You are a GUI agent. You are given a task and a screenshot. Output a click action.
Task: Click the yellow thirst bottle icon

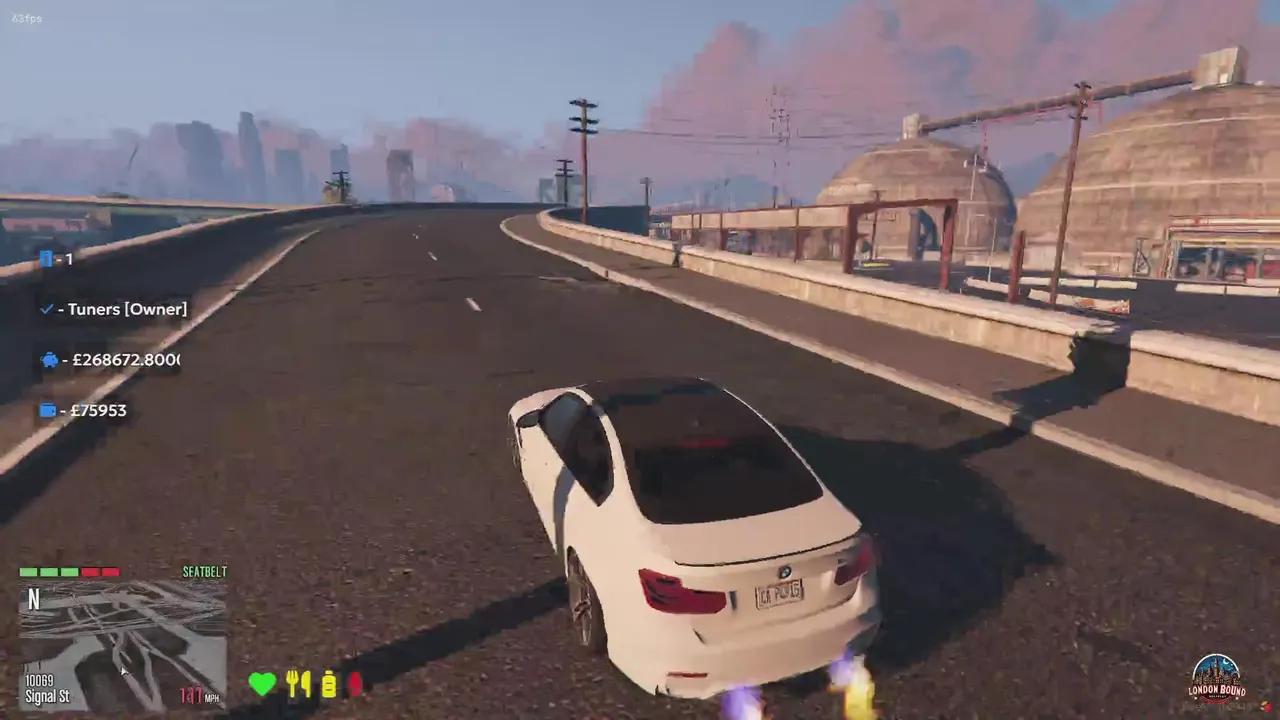click(330, 684)
